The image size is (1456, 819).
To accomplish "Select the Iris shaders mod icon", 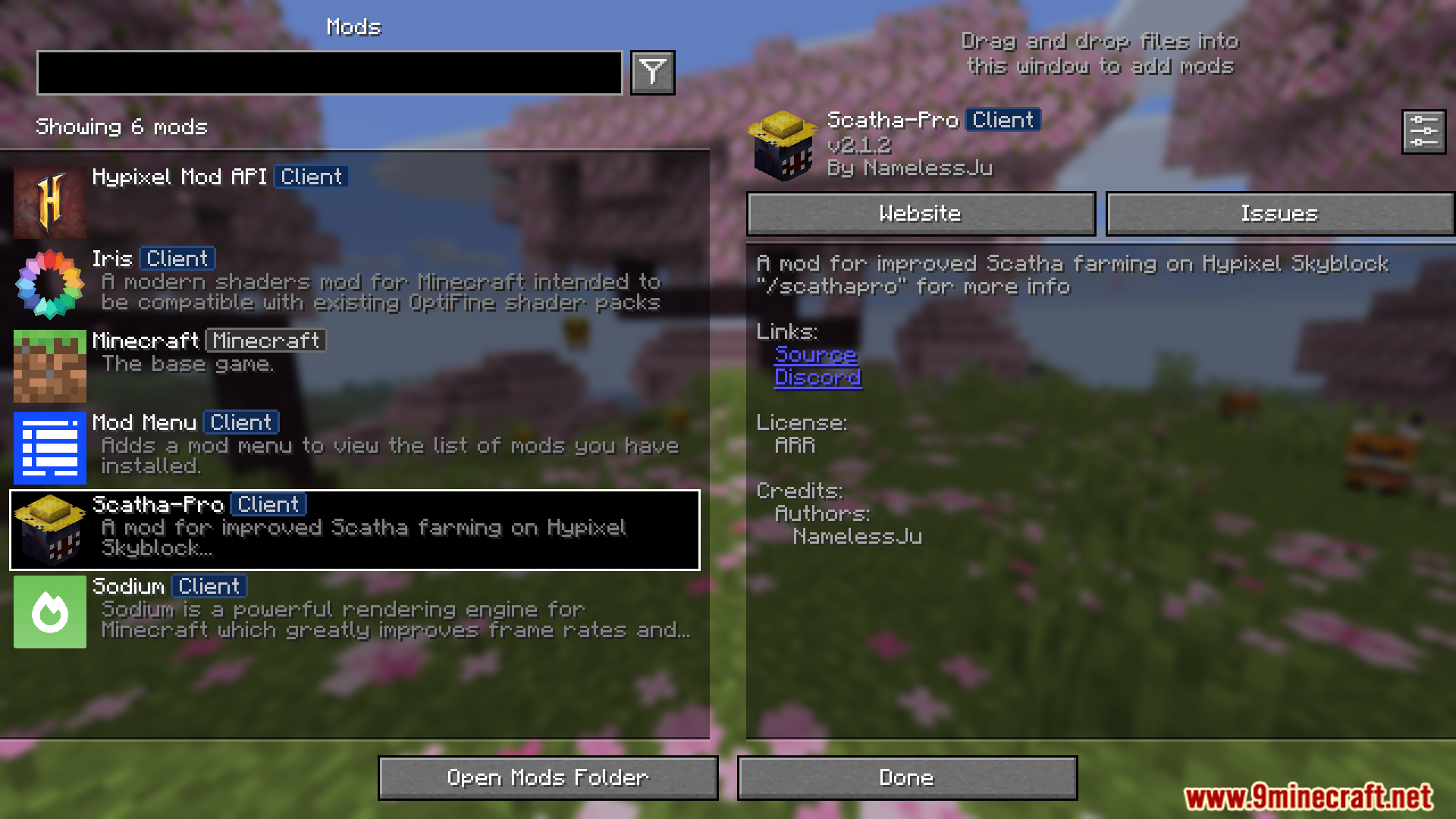I will [x=49, y=284].
